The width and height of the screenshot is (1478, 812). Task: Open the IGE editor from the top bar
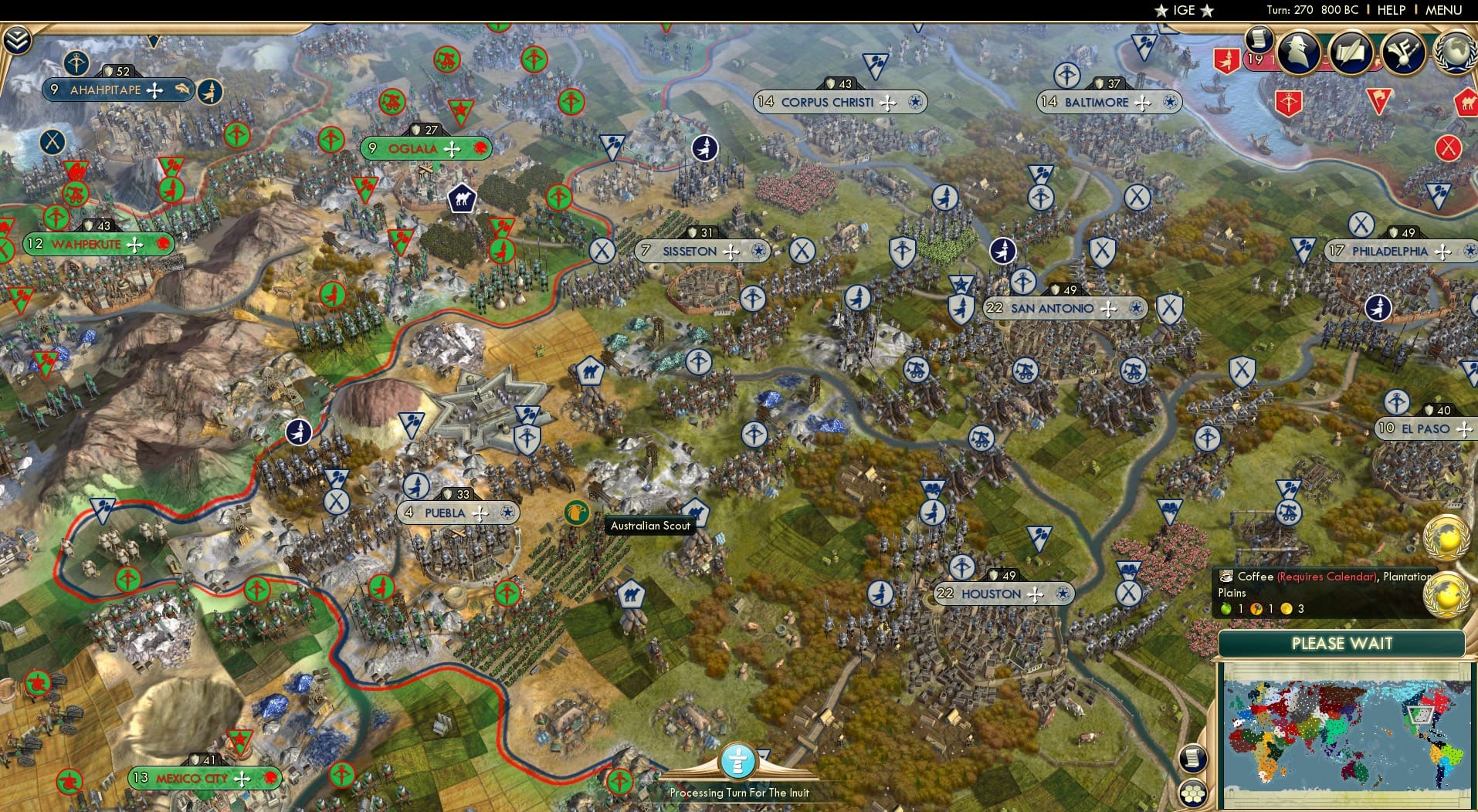[x=1183, y=10]
